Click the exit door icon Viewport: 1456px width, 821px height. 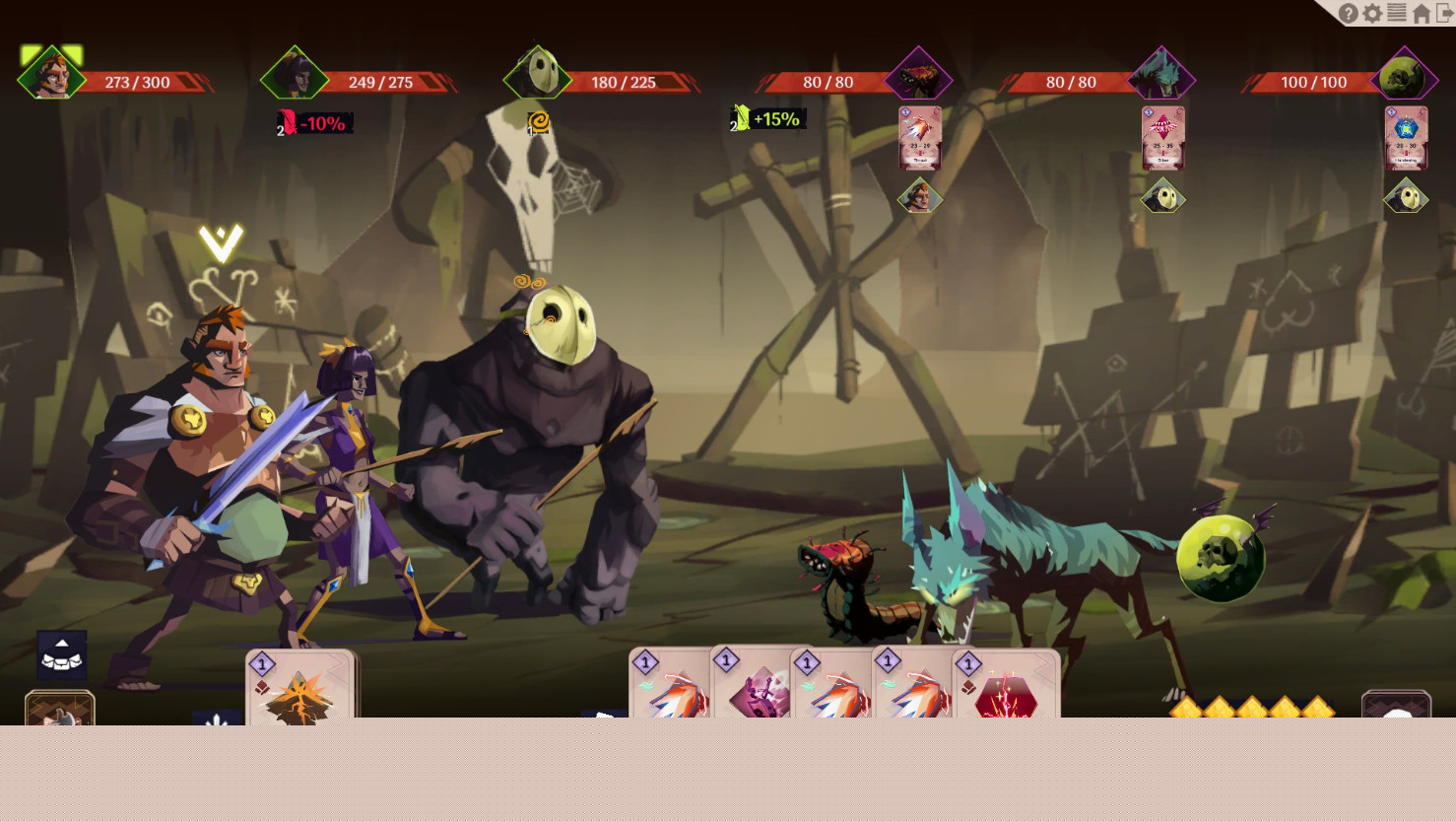pos(1444,13)
